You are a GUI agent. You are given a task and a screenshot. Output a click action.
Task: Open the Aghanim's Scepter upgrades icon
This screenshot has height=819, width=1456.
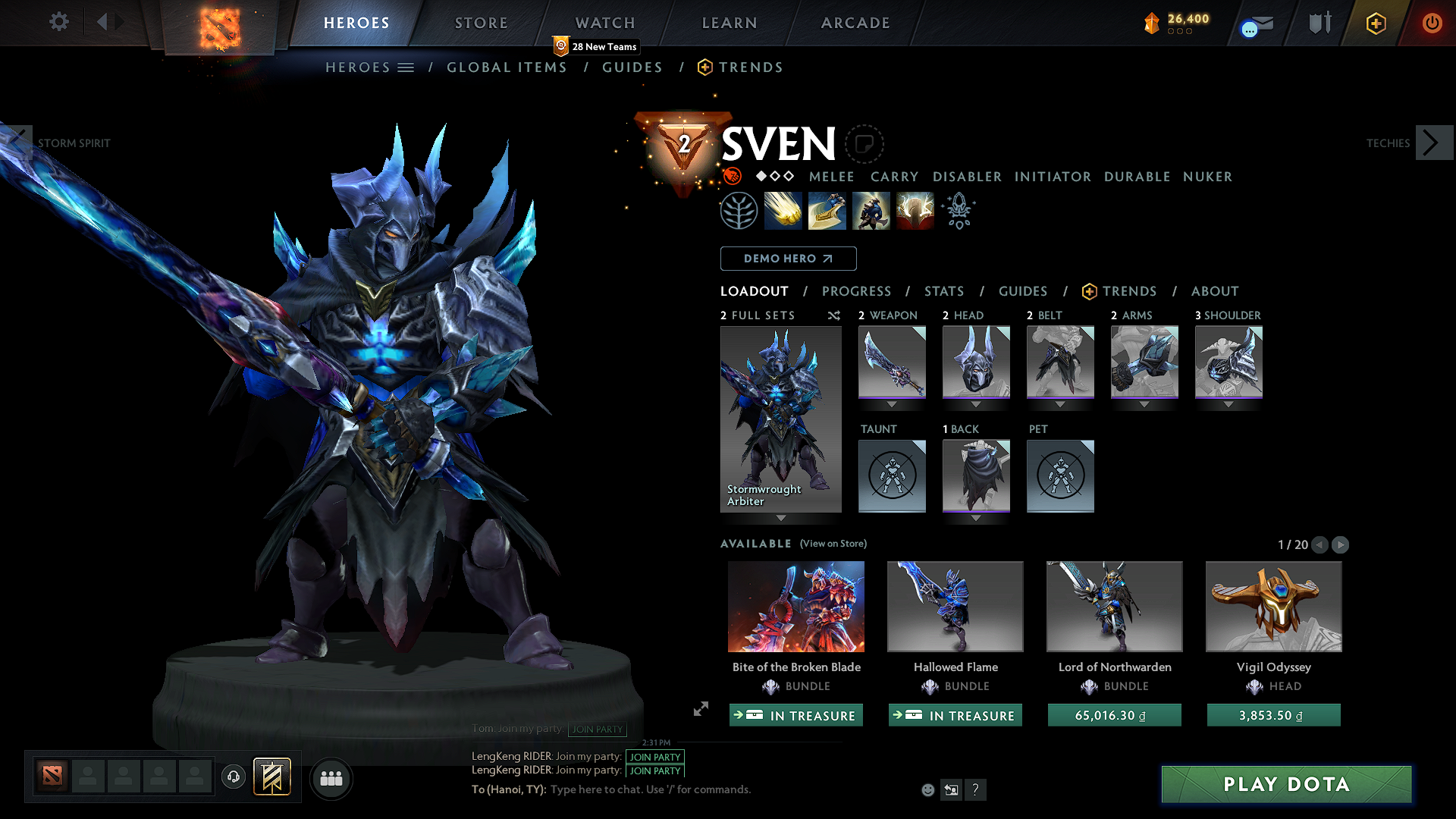coord(958,210)
